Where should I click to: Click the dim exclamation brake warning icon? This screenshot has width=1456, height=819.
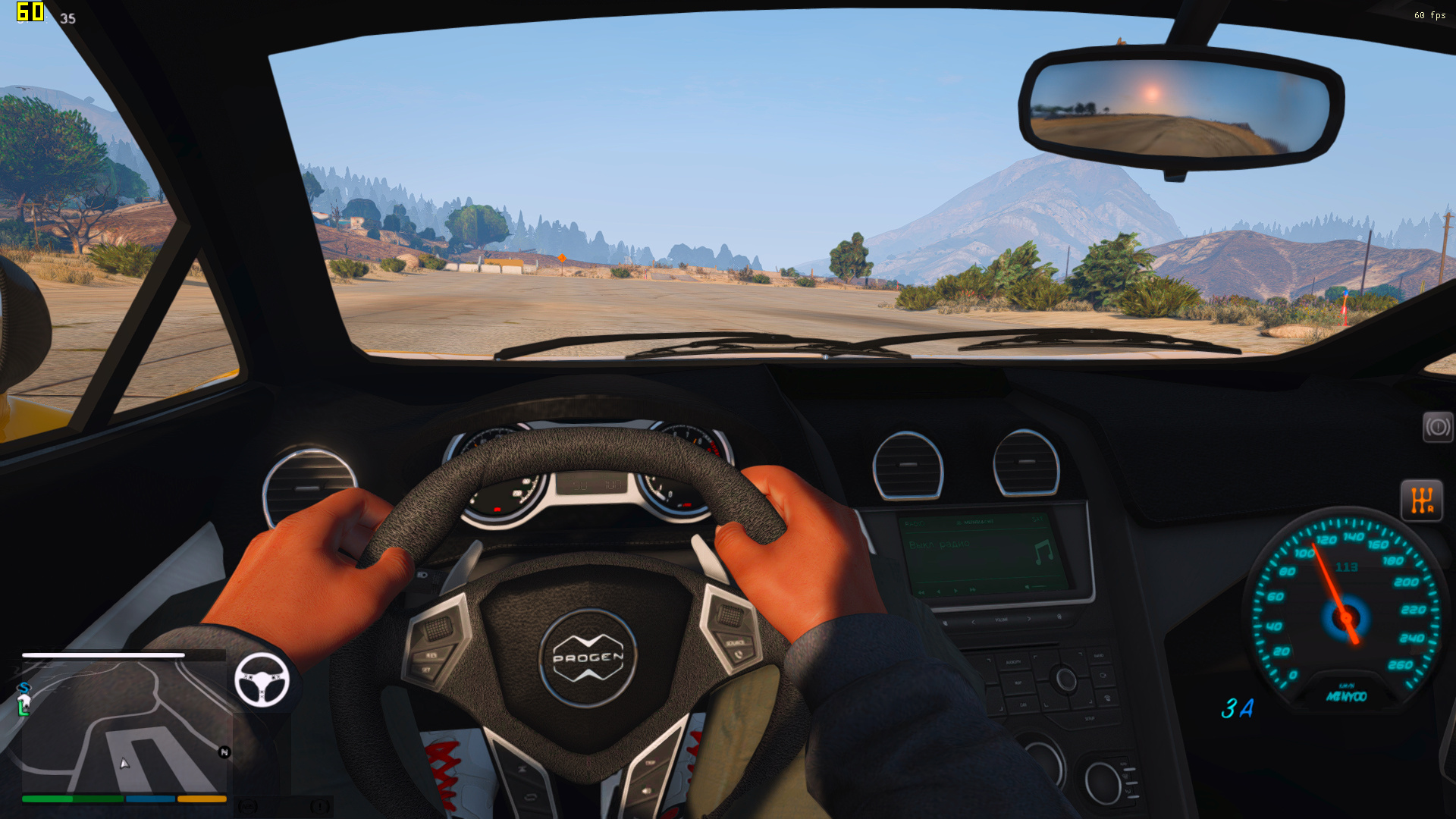click(x=319, y=806)
